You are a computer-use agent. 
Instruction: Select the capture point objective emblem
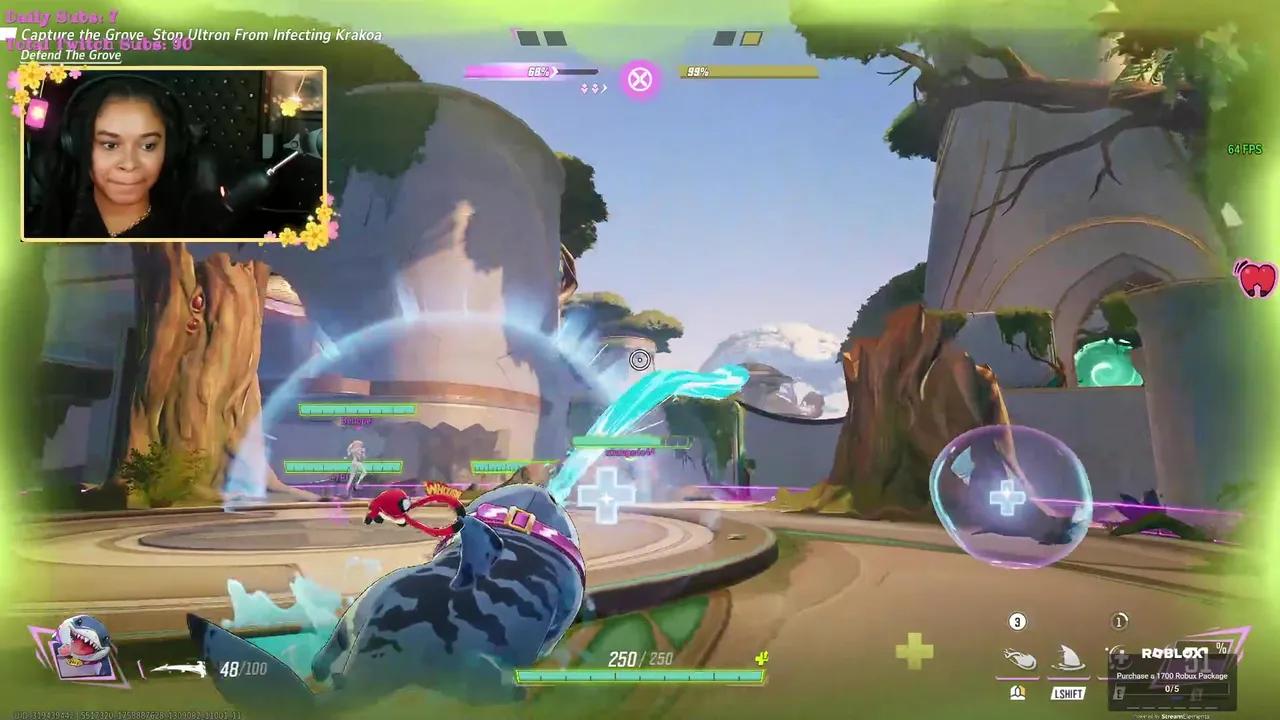pos(640,79)
